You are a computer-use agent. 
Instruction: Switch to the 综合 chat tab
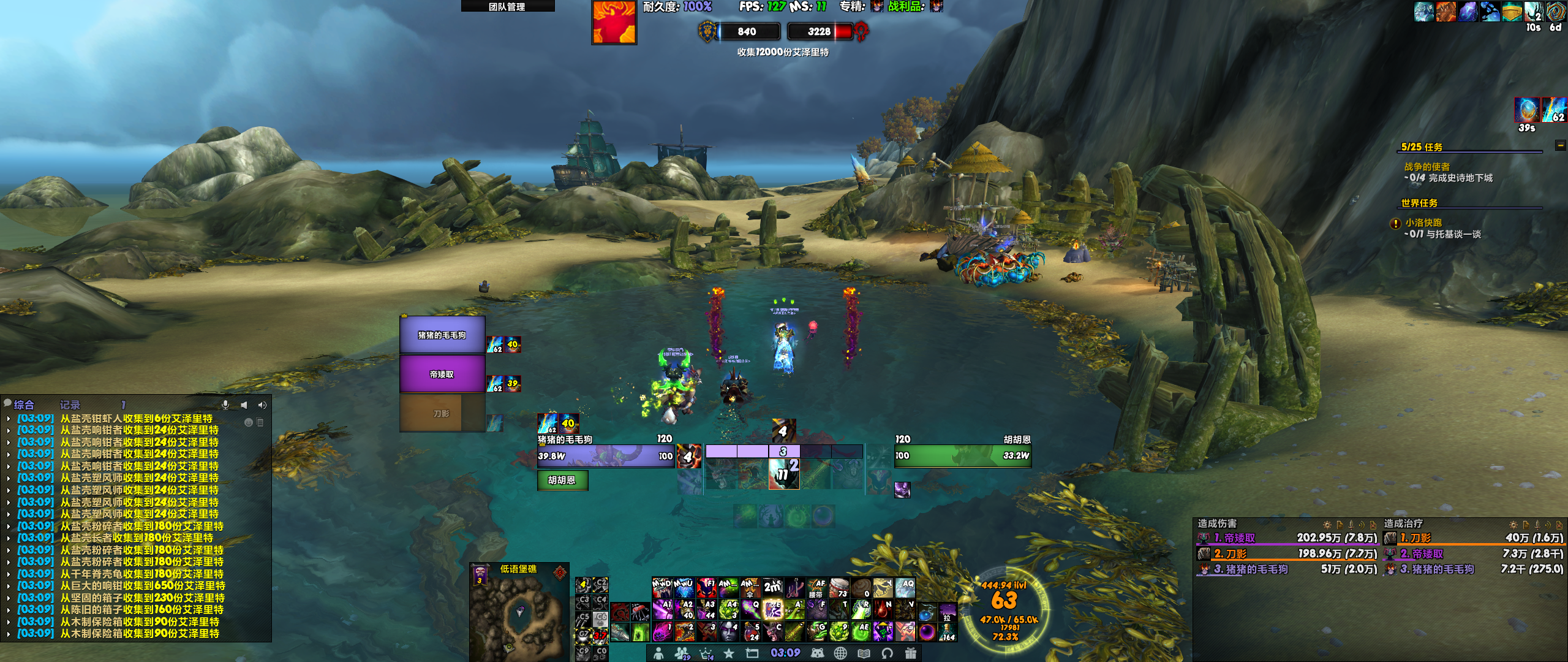[x=24, y=405]
